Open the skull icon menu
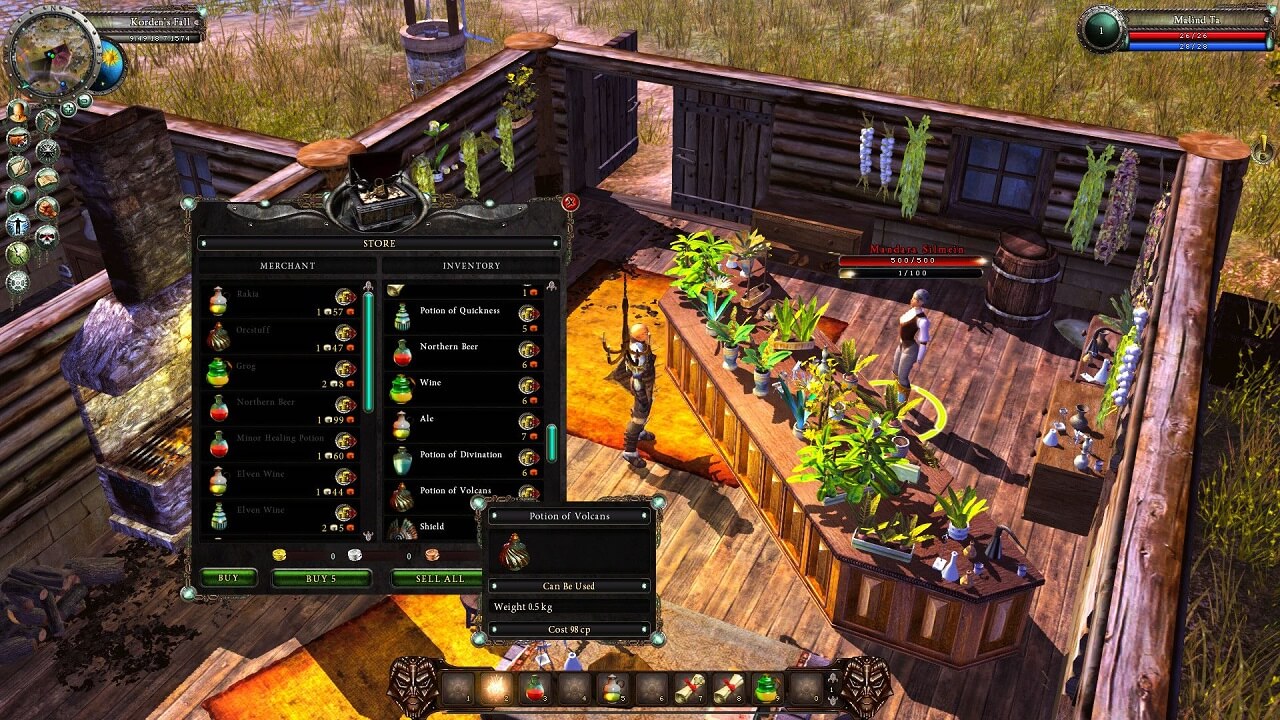 point(47,237)
